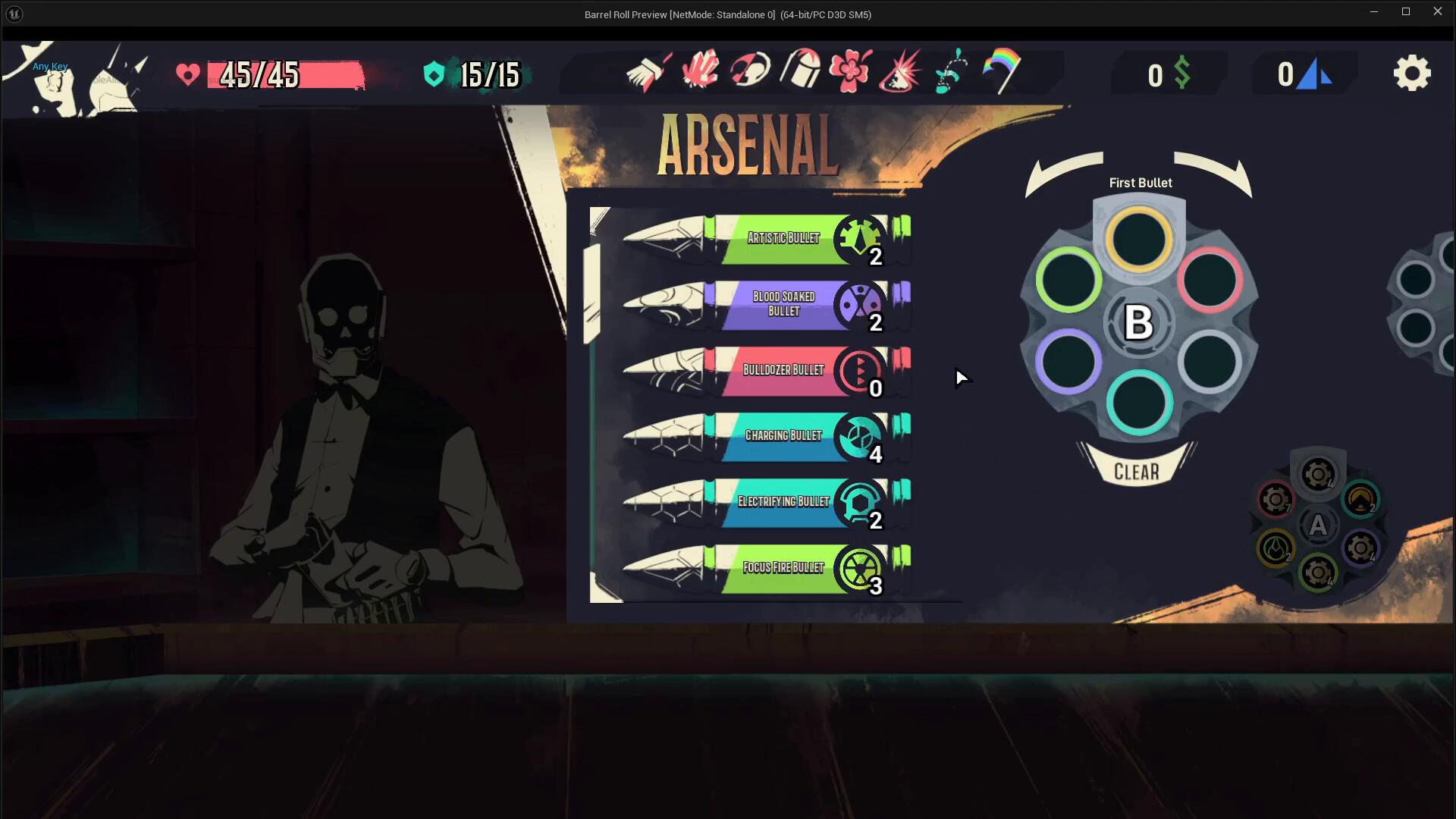This screenshot has height=819, width=1456.
Task: Click the red crystal relic icon
Action: (700, 71)
